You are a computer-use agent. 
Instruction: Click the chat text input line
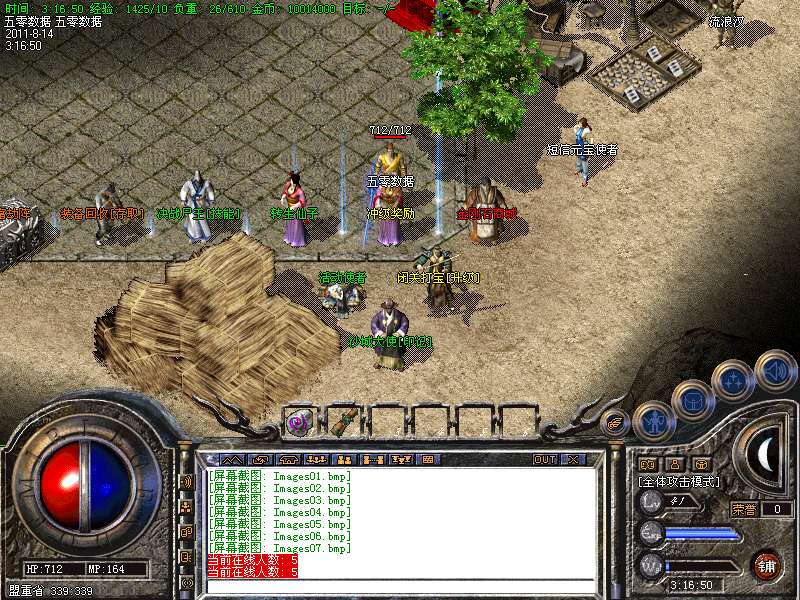pyautogui.click(x=400, y=585)
